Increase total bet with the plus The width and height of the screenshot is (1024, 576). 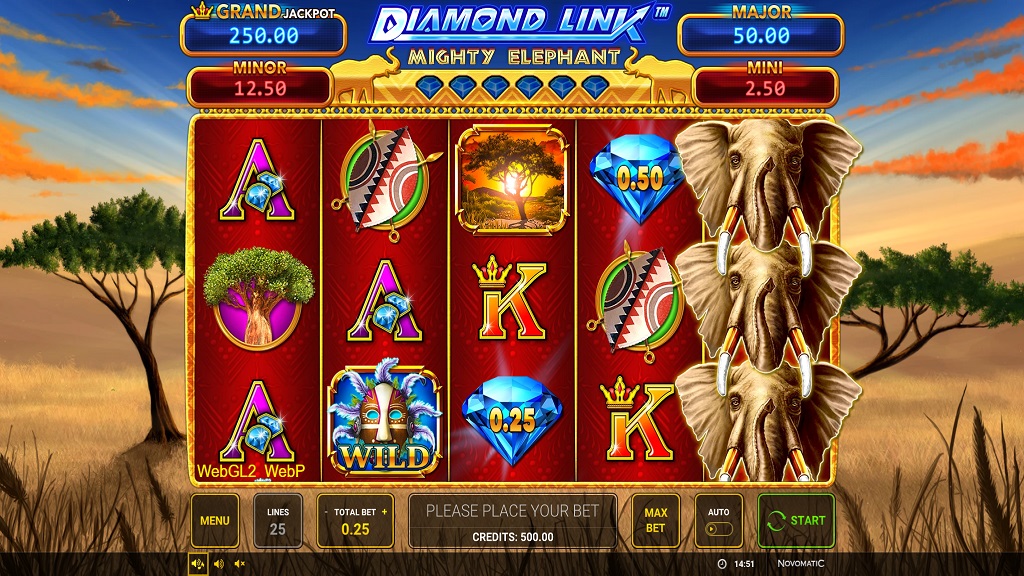click(x=384, y=511)
